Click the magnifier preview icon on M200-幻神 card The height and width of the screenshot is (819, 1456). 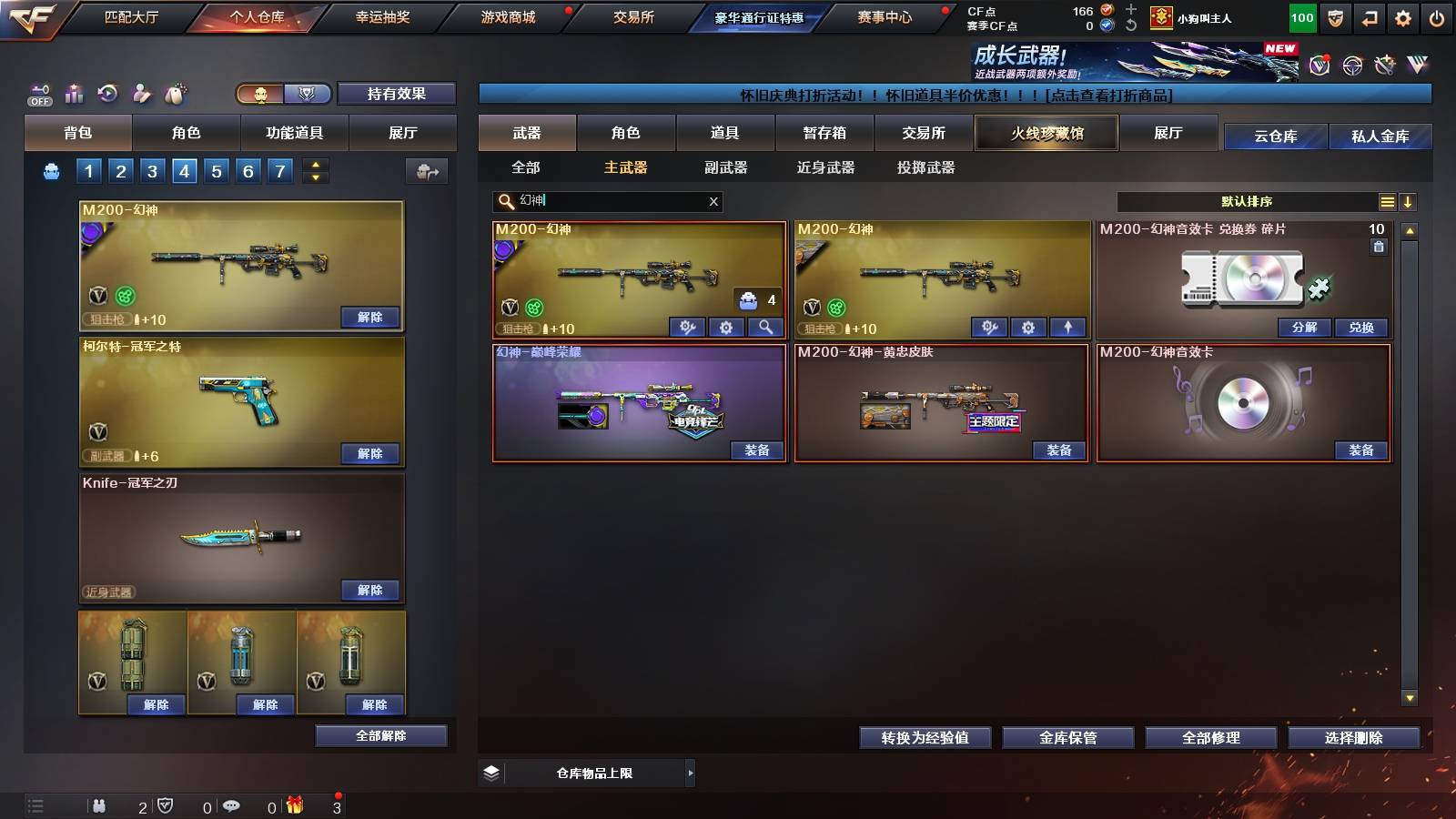pyautogui.click(x=764, y=327)
